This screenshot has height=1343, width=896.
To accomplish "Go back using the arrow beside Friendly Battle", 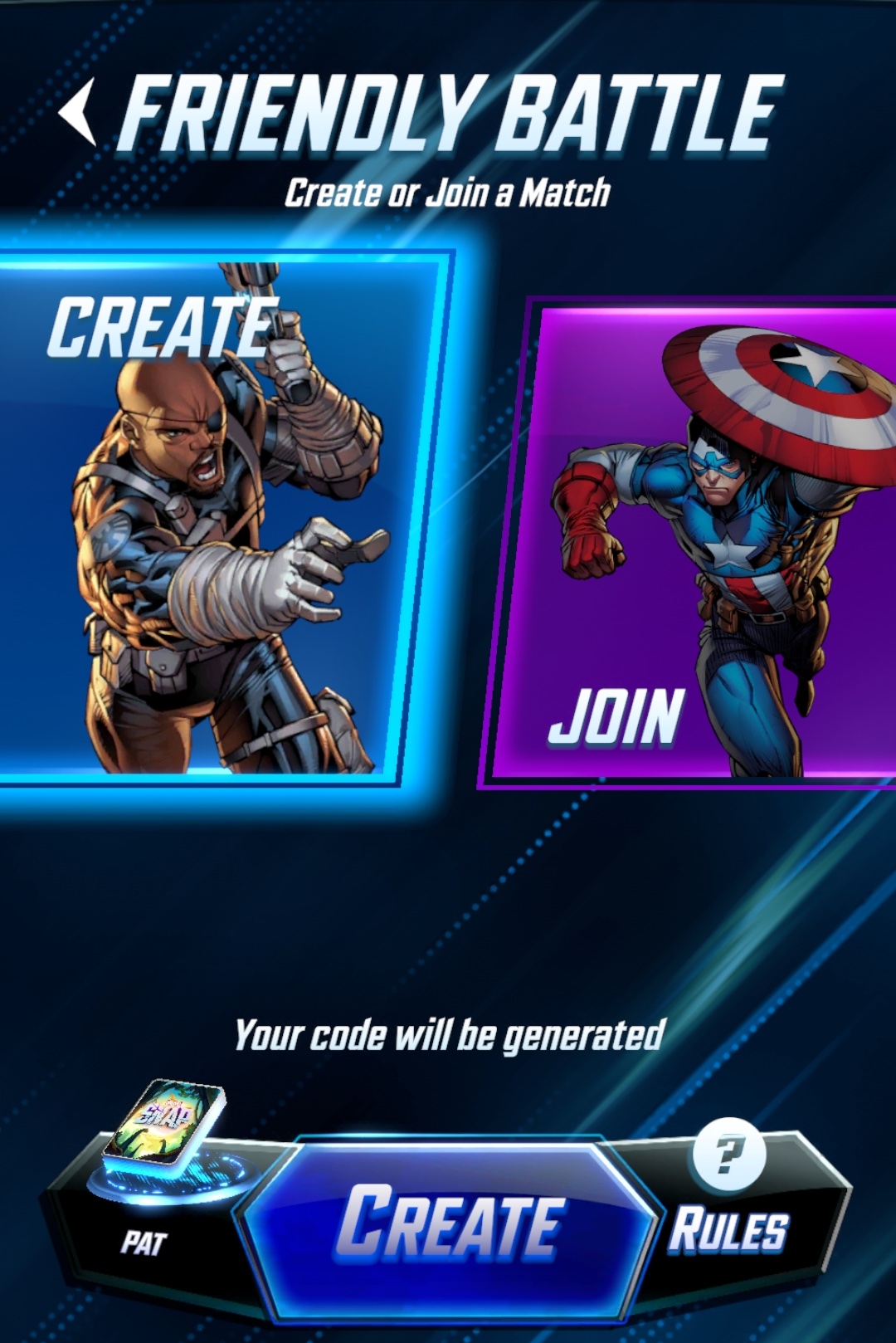I will pyautogui.click(x=79, y=112).
